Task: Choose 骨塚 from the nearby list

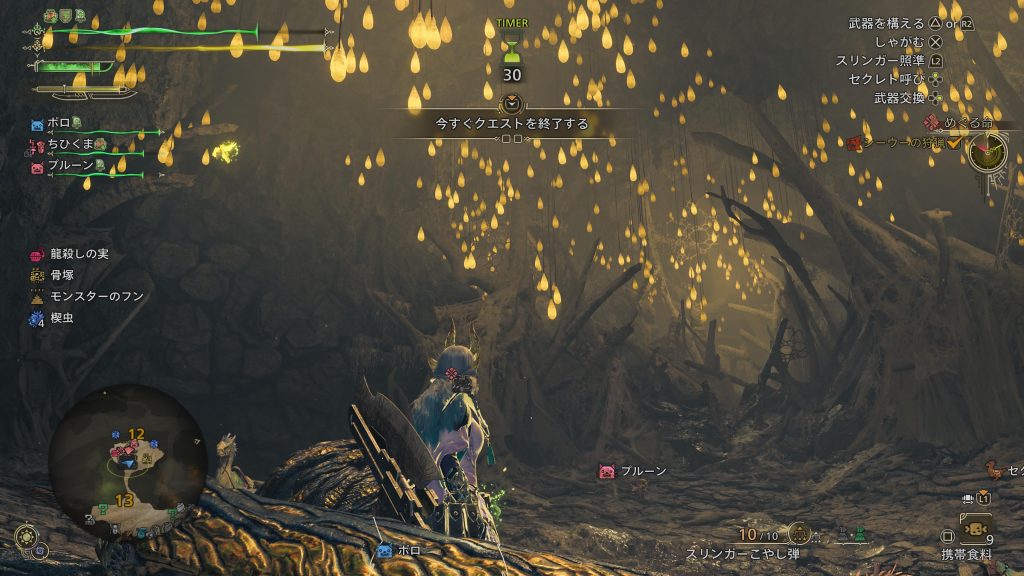Action: point(62,275)
